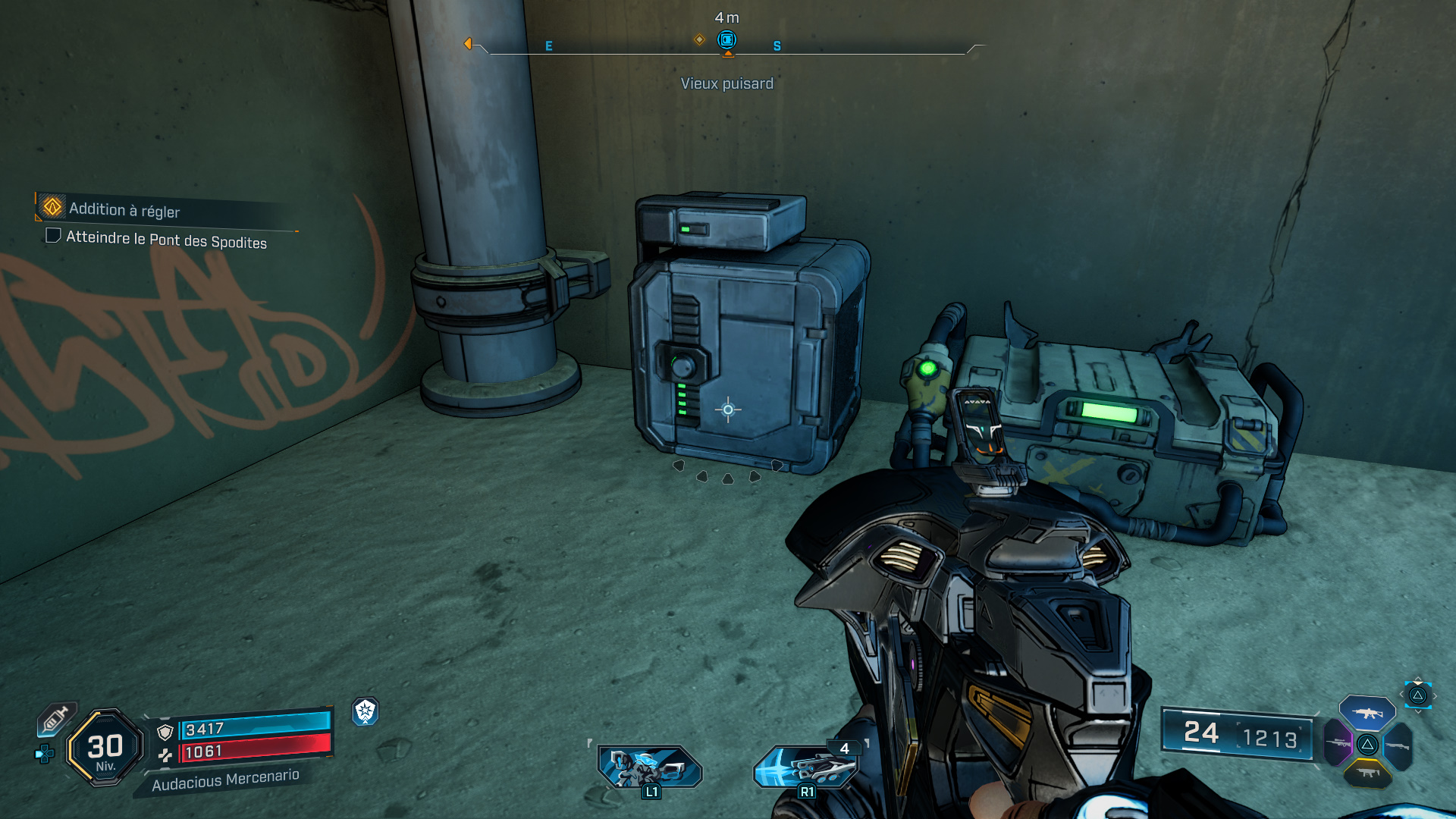Select the orange diamond quest marker on compass
The width and height of the screenshot is (1456, 819).
[699, 39]
